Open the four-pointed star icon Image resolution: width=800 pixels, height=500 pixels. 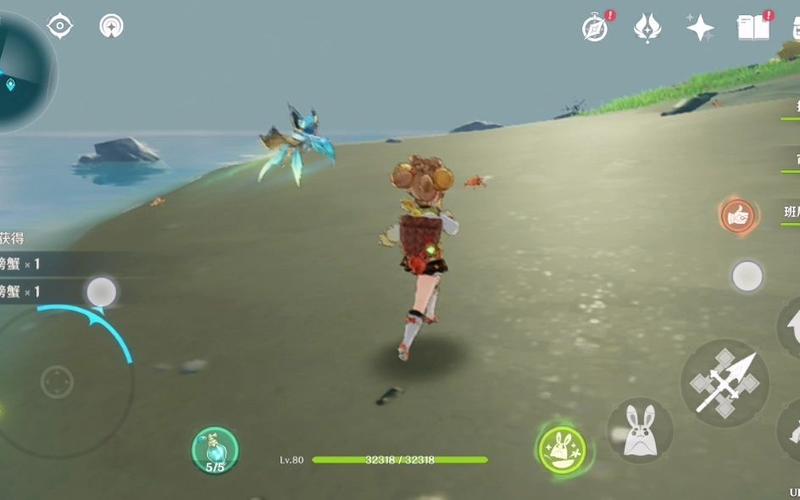(x=700, y=28)
